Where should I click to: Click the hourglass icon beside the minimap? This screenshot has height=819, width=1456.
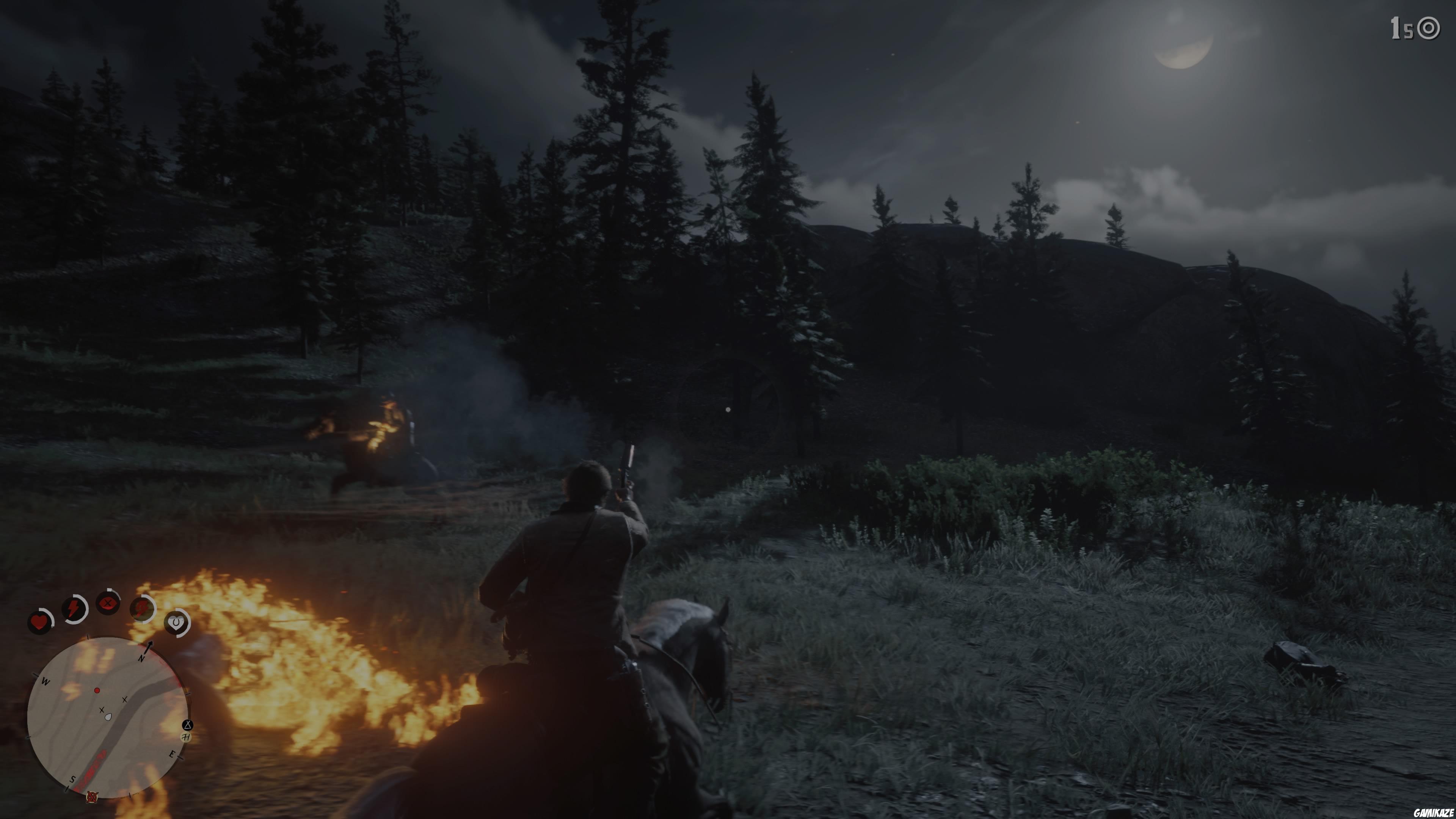click(188, 726)
